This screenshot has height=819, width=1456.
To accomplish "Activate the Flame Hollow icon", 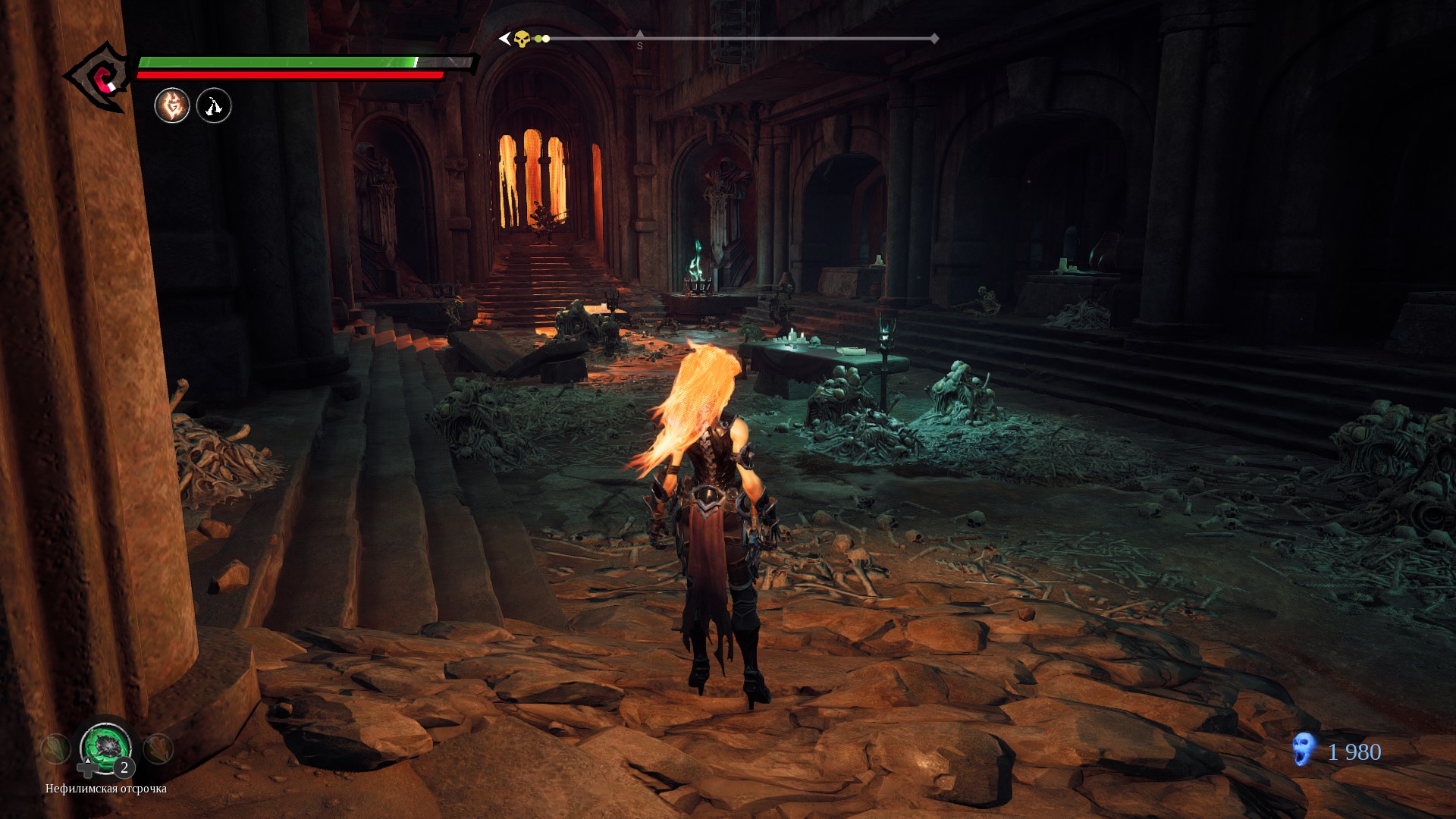I will [x=172, y=105].
